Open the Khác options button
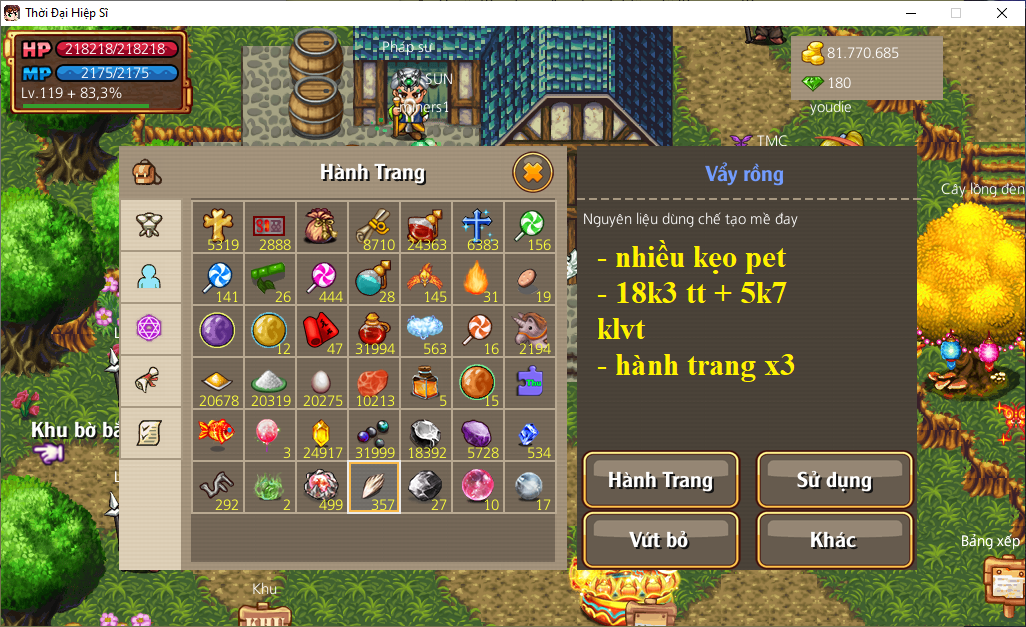The width and height of the screenshot is (1026, 627). (x=834, y=540)
